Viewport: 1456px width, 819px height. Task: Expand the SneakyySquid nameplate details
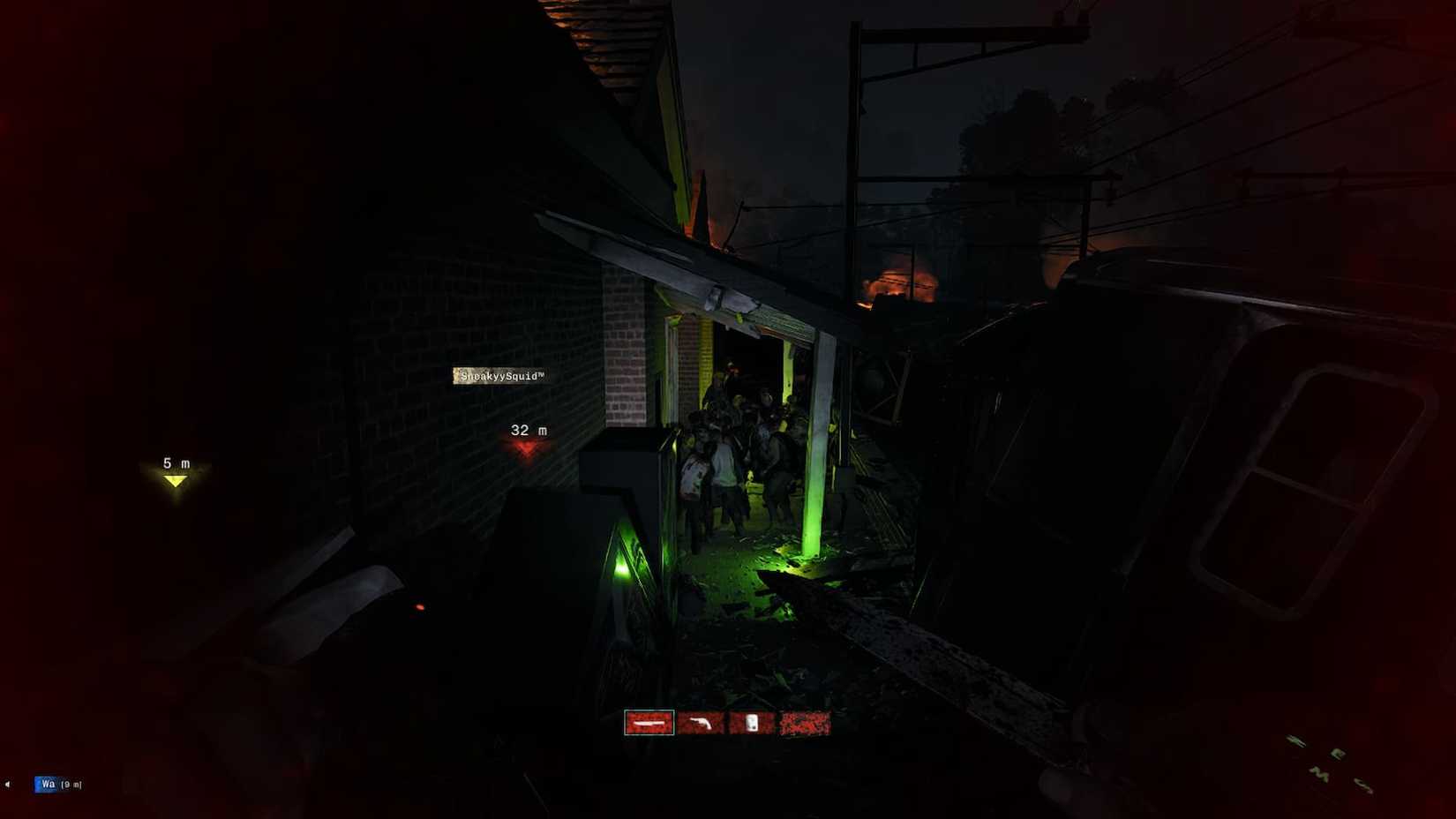click(x=504, y=375)
